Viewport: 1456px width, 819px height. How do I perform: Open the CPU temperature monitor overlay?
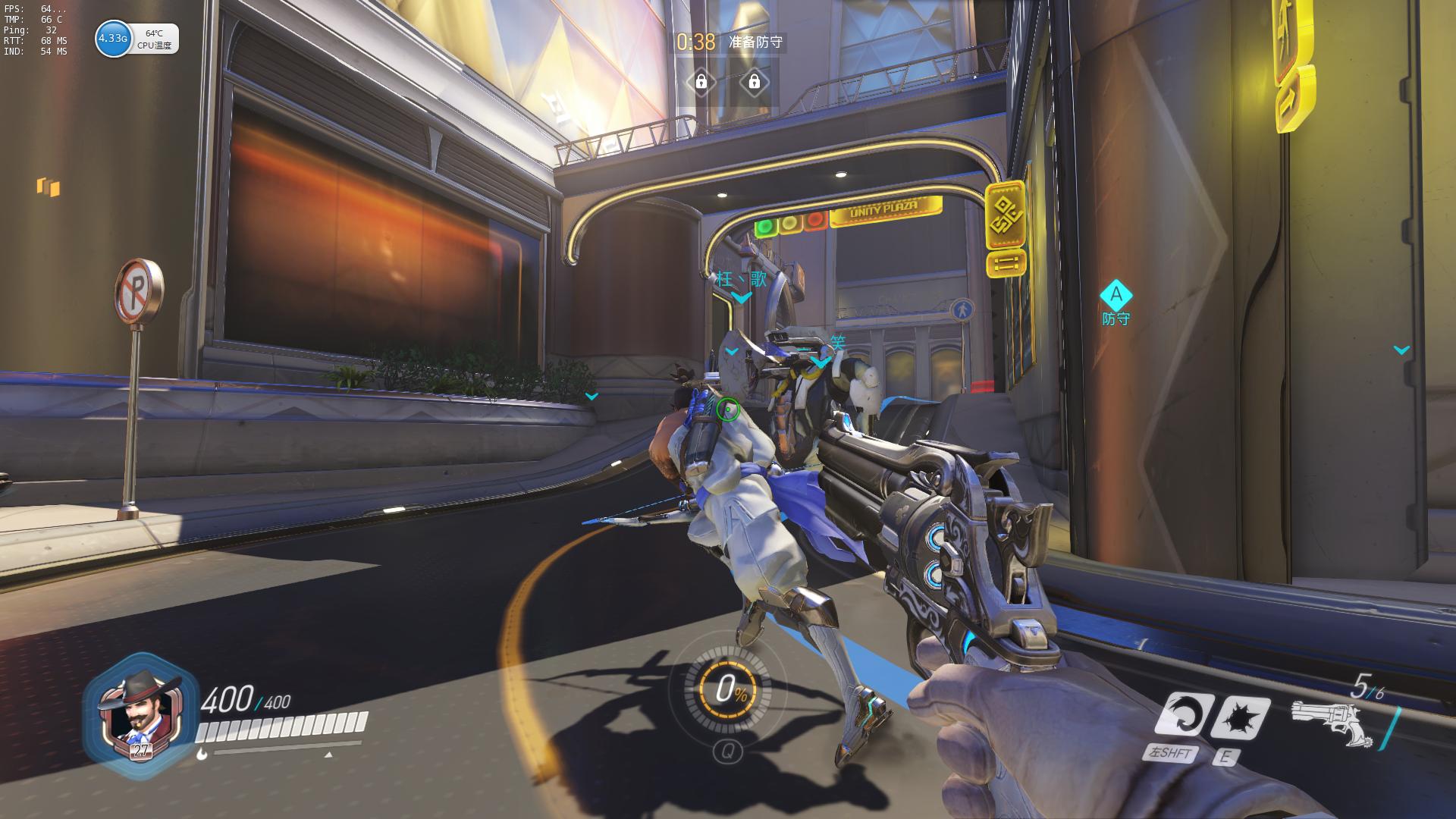136,39
